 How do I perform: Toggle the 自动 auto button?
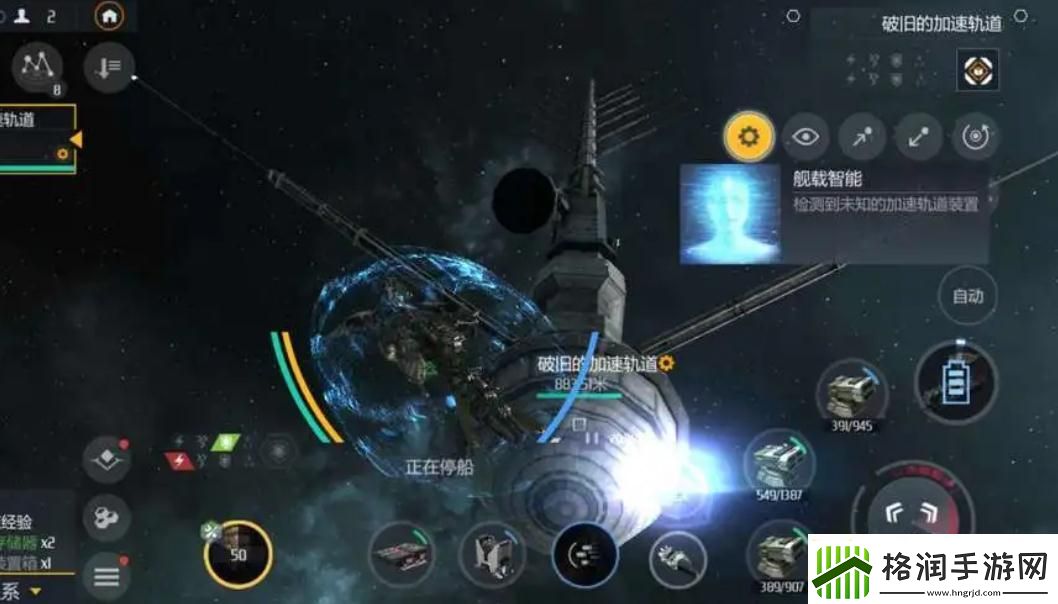(x=968, y=296)
